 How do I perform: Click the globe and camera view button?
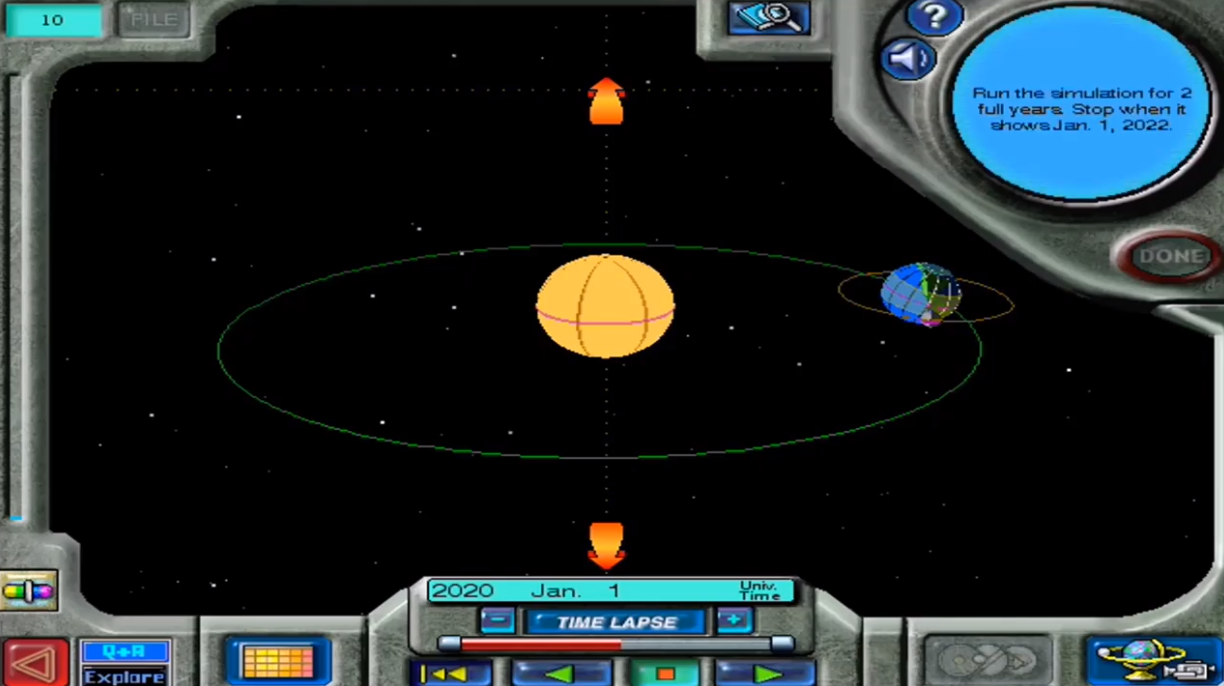1154,662
